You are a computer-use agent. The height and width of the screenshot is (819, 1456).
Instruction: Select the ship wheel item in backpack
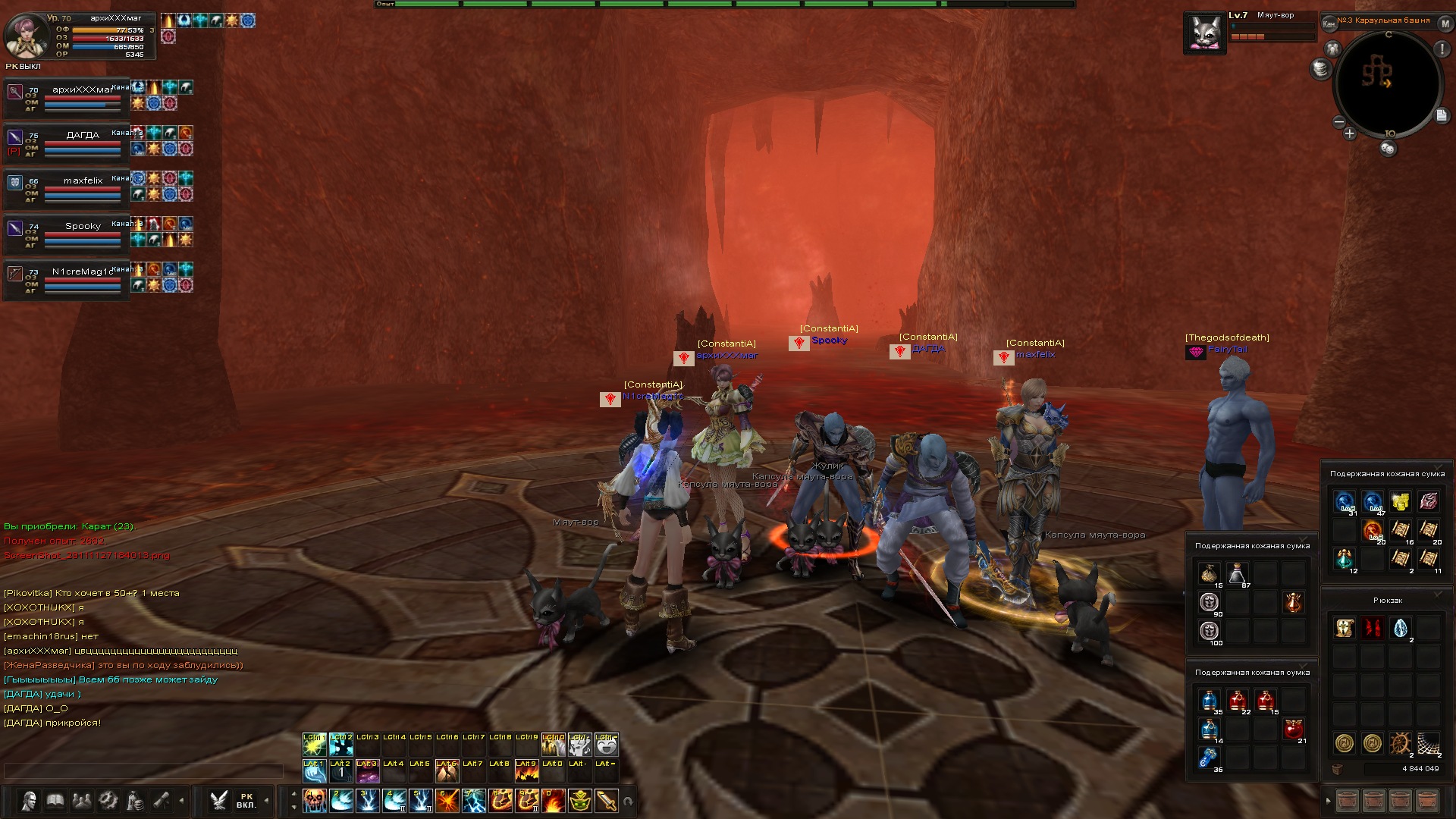click(x=1400, y=743)
